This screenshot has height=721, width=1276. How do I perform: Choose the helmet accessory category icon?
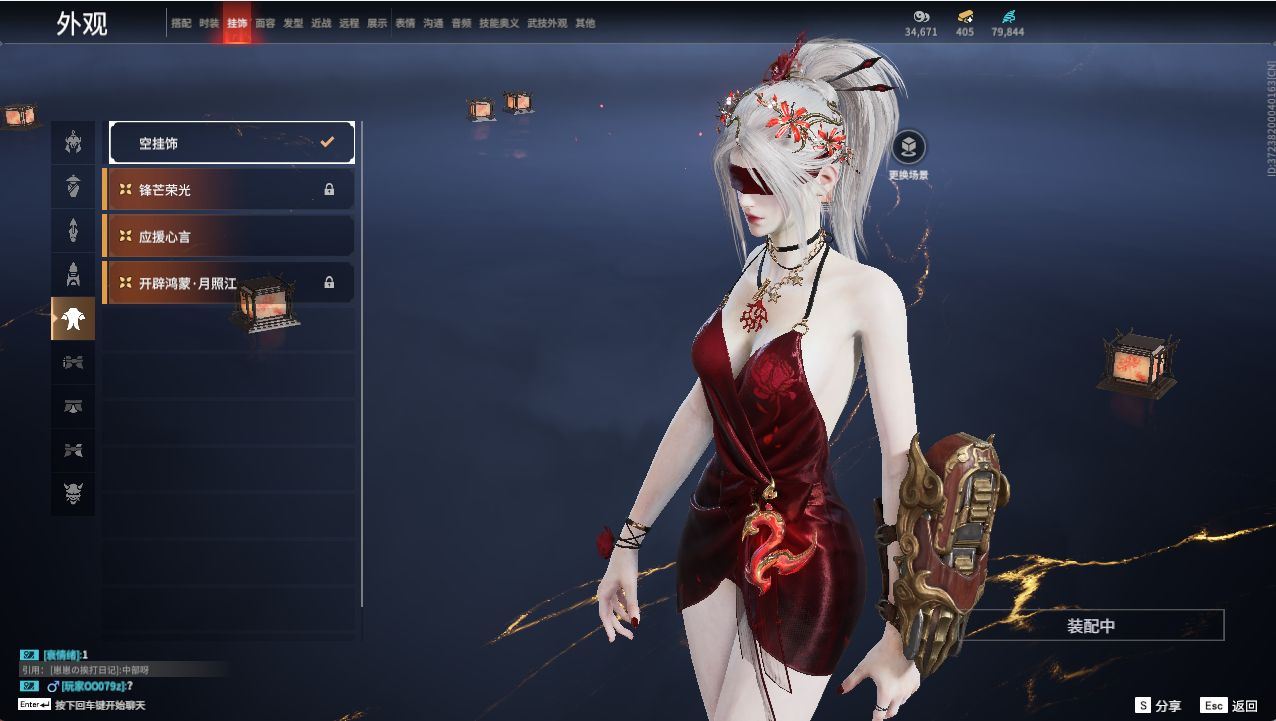(73, 143)
